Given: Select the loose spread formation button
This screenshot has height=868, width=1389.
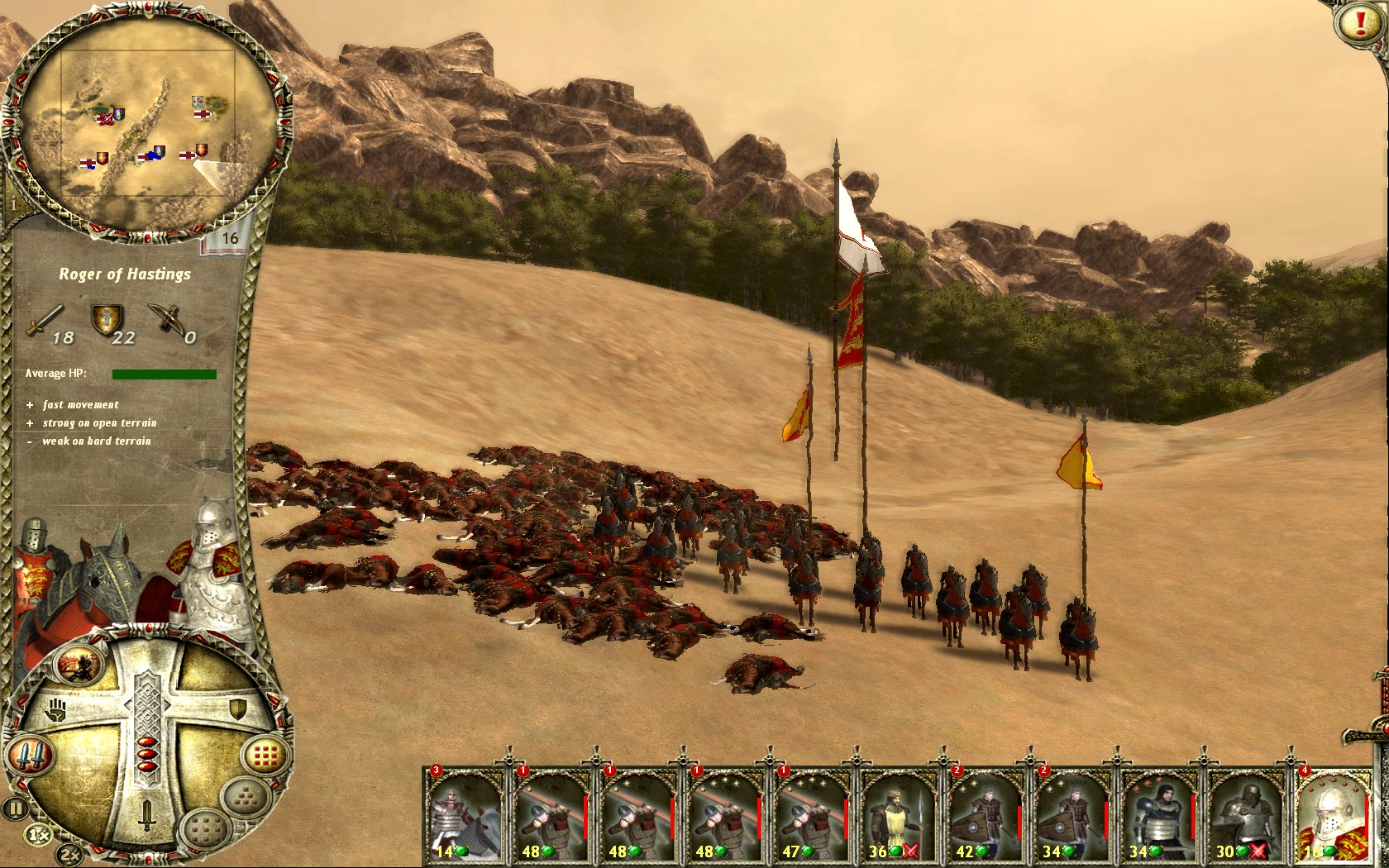Looking at the screenshot, I should click(203, 827).
